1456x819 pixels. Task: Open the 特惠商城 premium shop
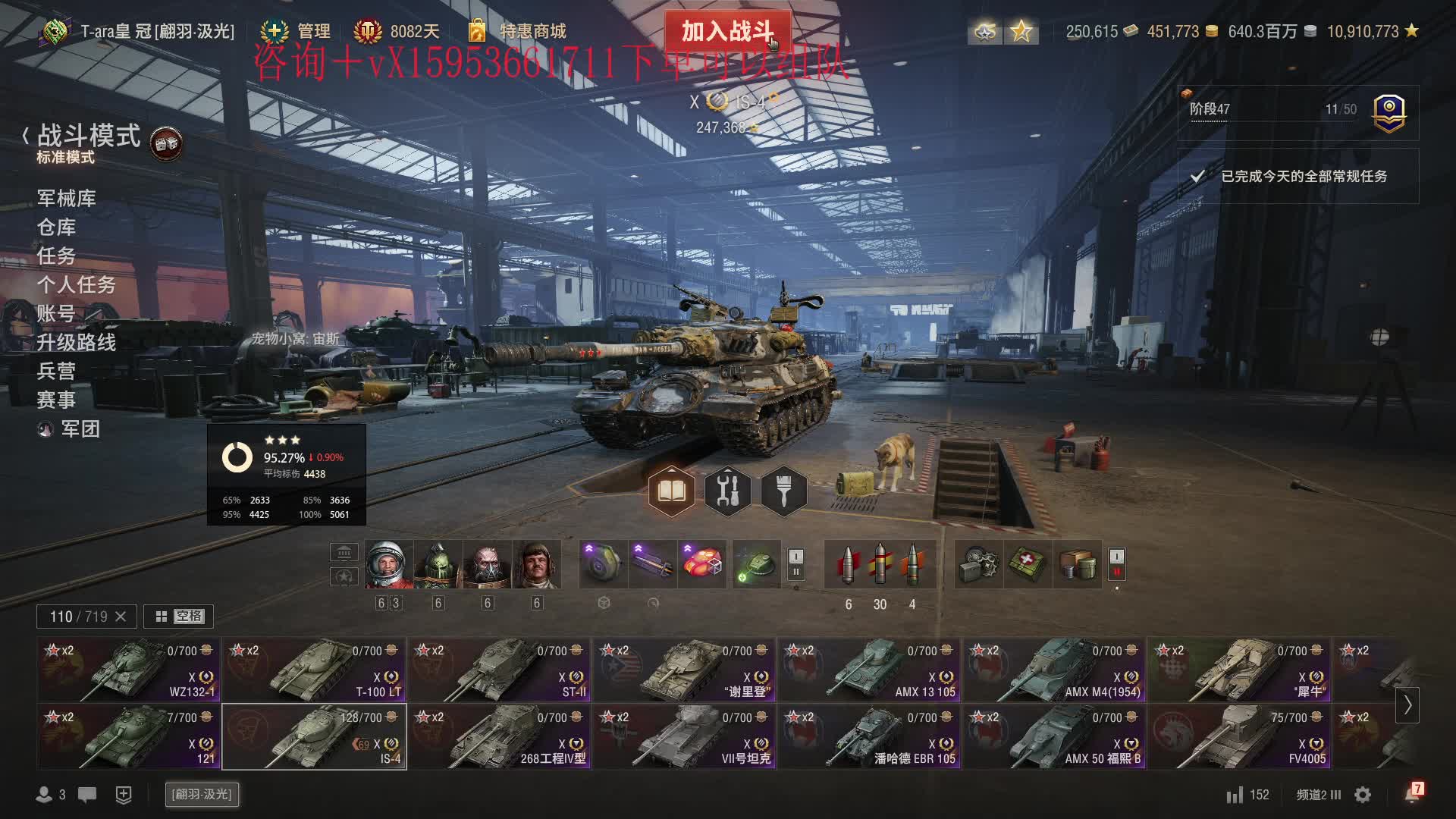tap(532, 31)
